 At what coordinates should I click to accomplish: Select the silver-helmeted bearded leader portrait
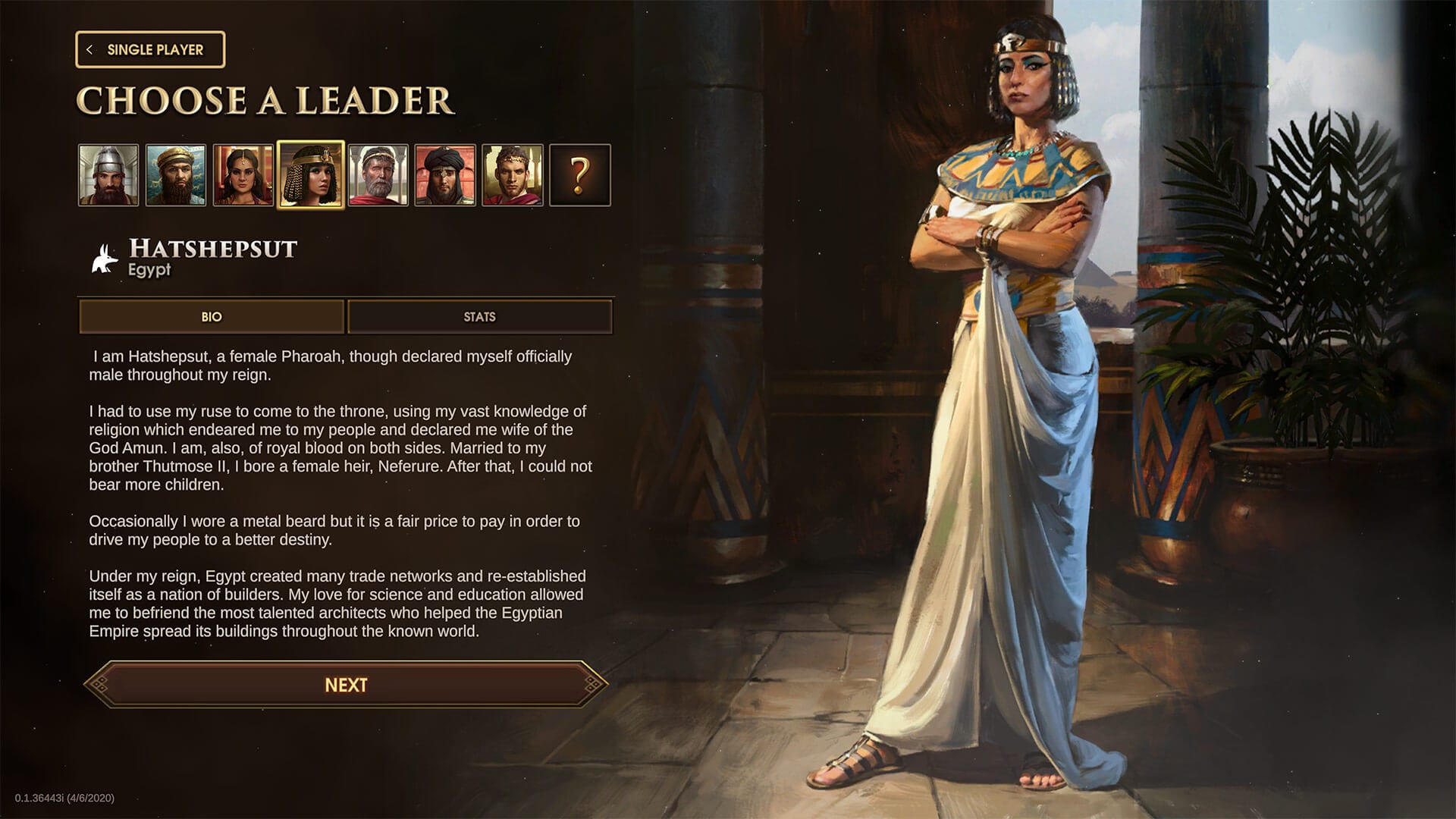coord(108,175)
